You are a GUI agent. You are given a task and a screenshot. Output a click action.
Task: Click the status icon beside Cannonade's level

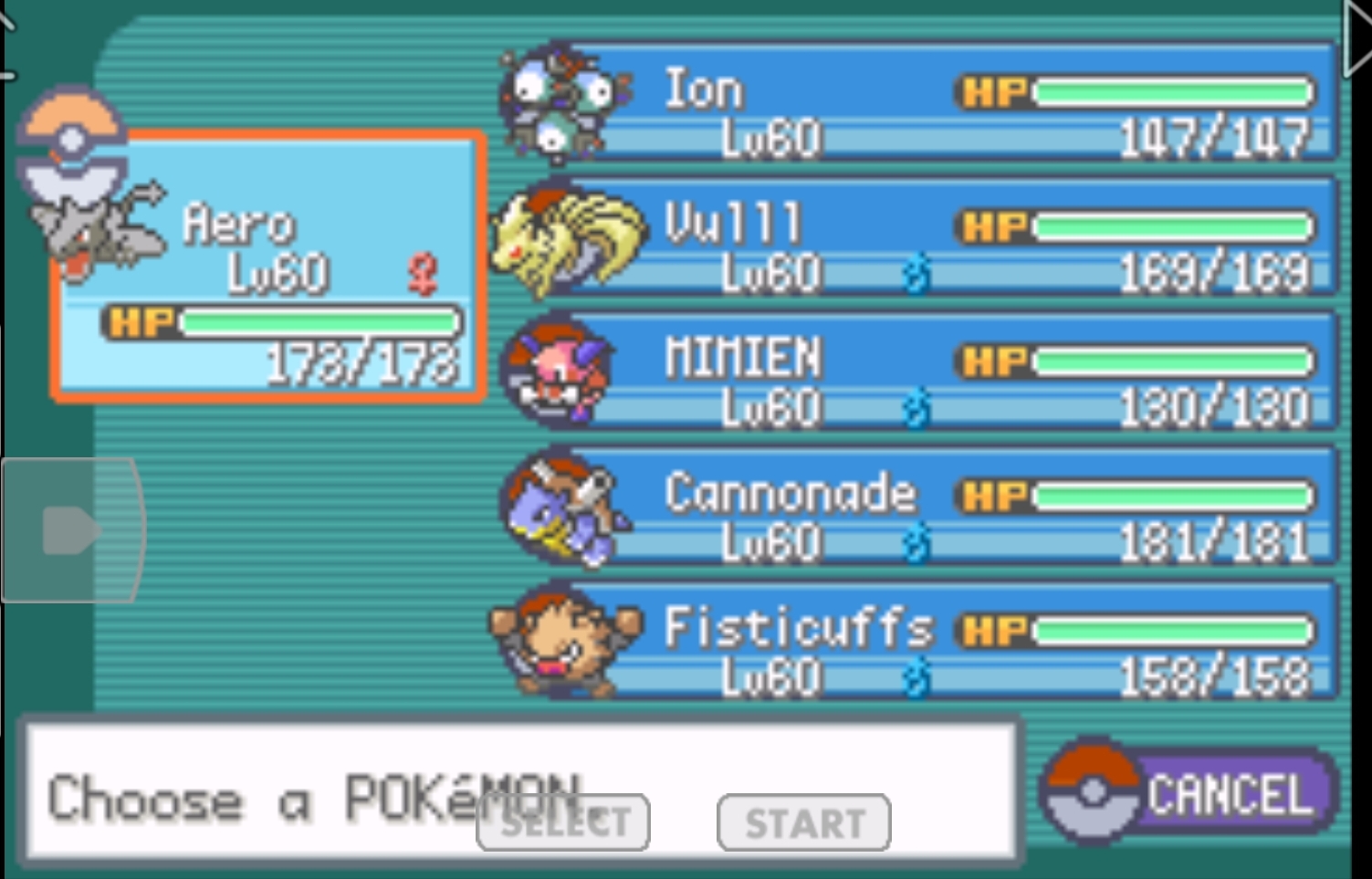click(916, 542)
